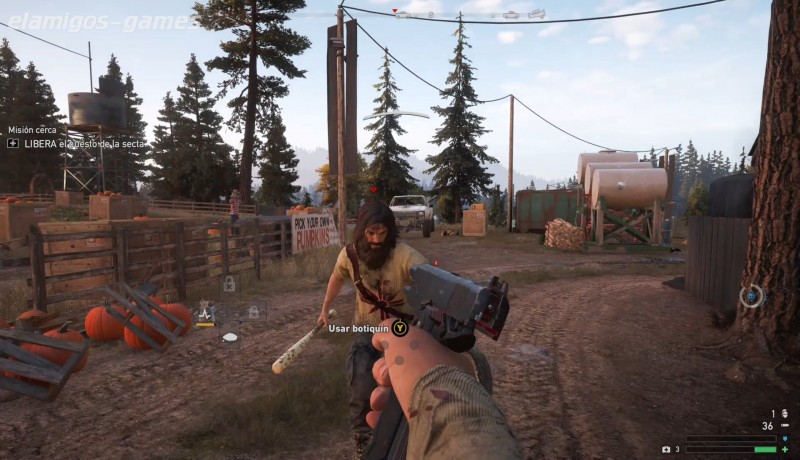Select the medkit icon beside the health bar

point(666,449)
